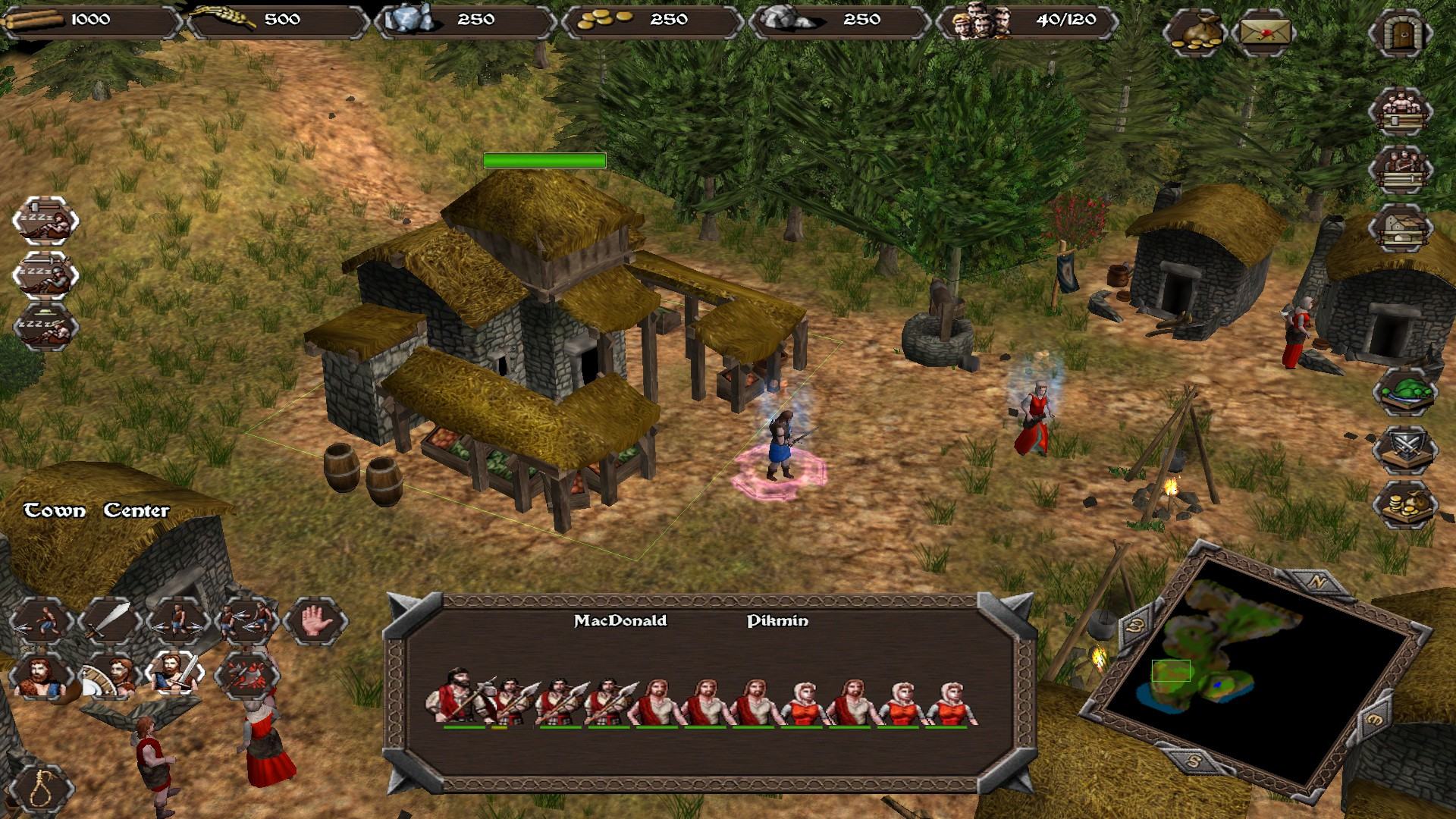
Task: Open the terrain map icon with green hills
Action: coord(1404,392)
